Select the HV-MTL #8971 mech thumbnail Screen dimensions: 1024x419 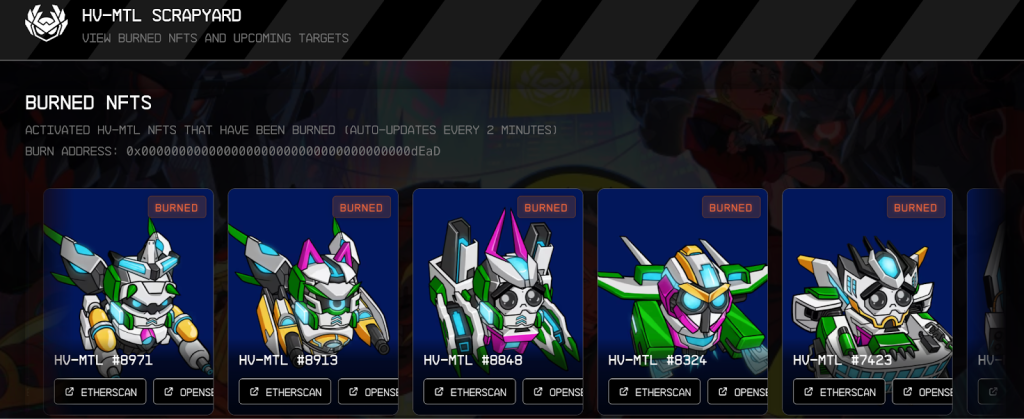pos(128,285)
